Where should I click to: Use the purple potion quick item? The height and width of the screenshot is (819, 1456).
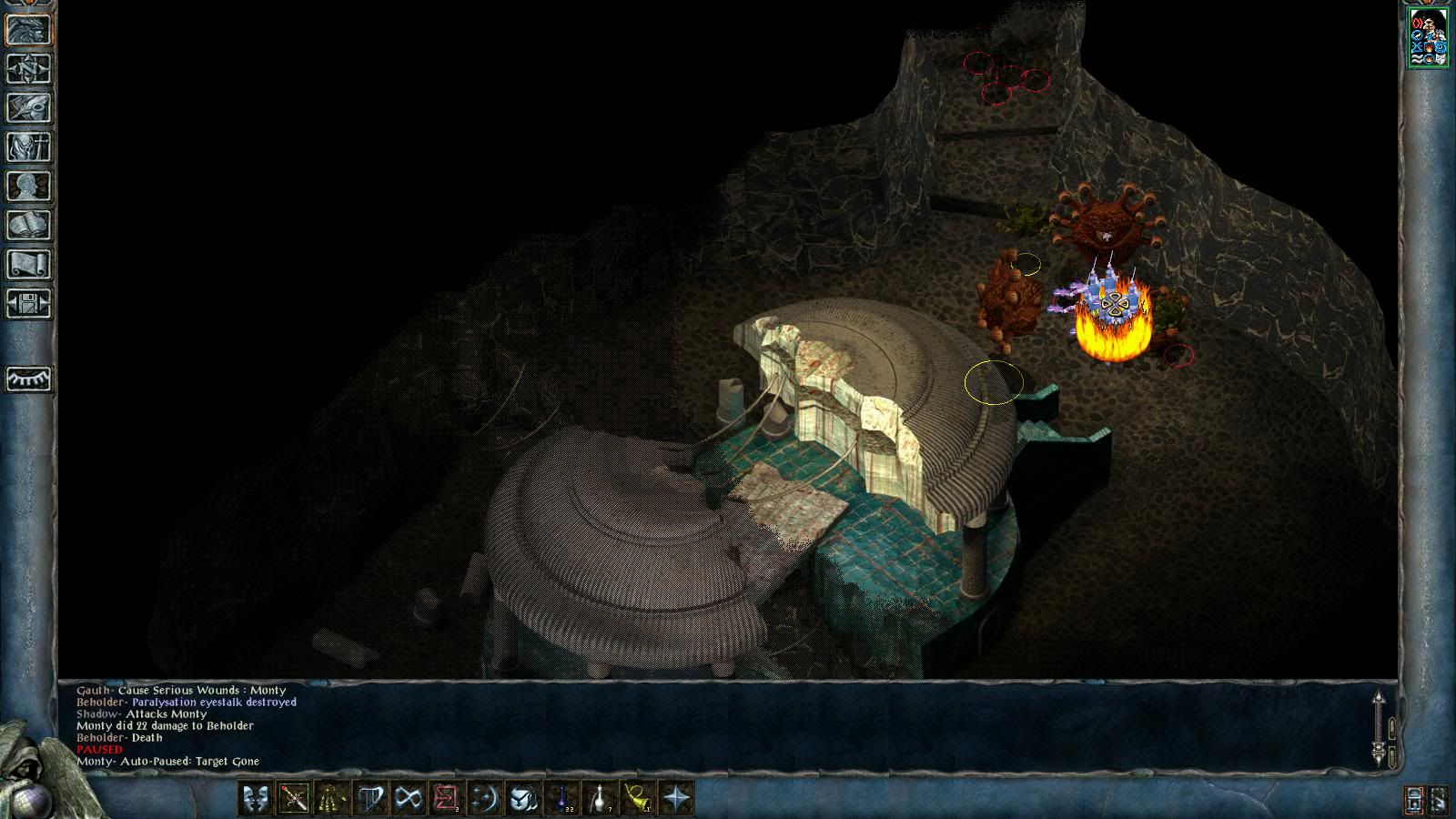(x=561, y=798)
